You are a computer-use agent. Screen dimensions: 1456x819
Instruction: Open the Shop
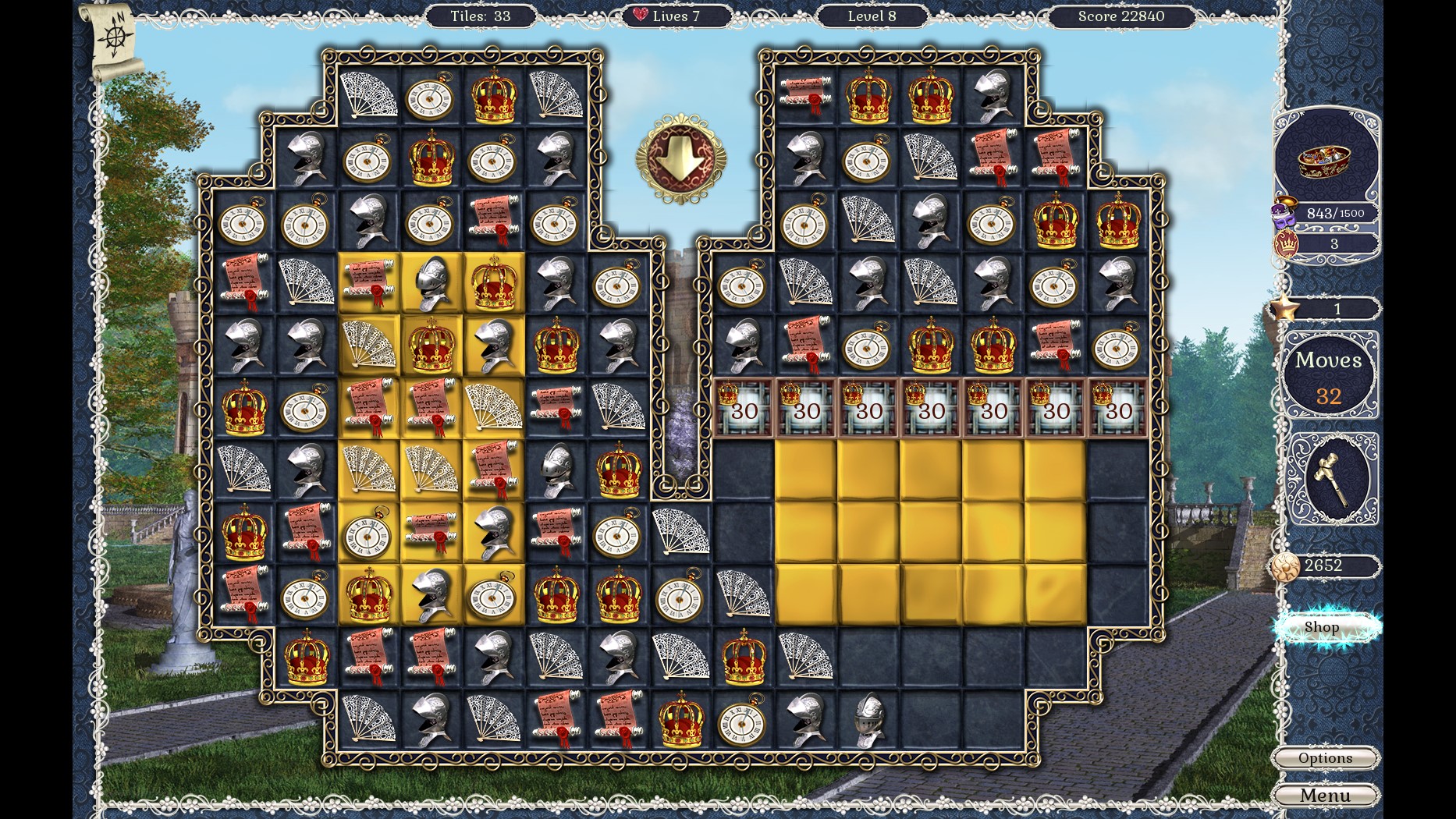tap(1324, 626)
